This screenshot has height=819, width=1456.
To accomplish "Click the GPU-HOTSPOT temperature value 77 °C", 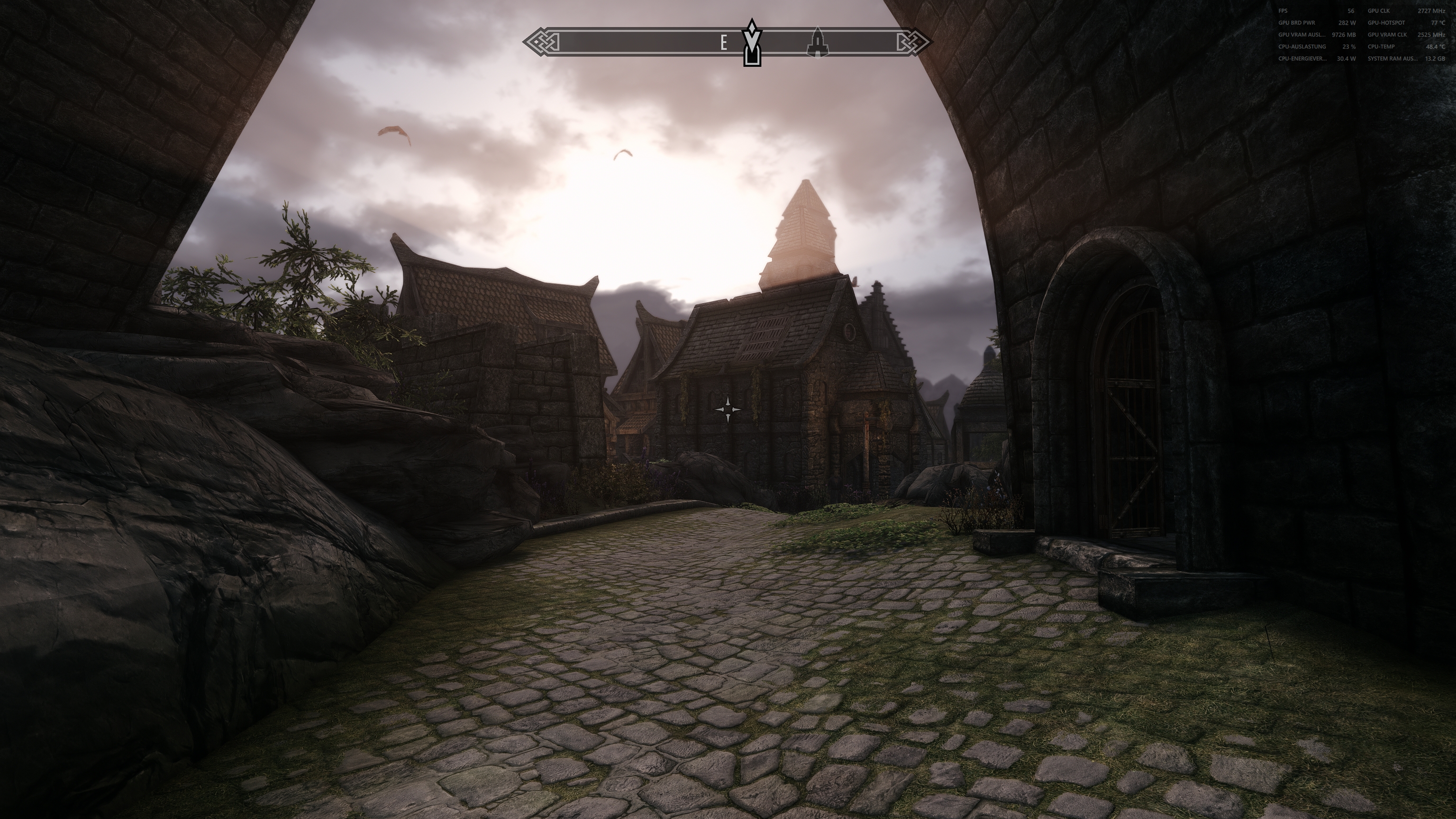I will 1441,23.
